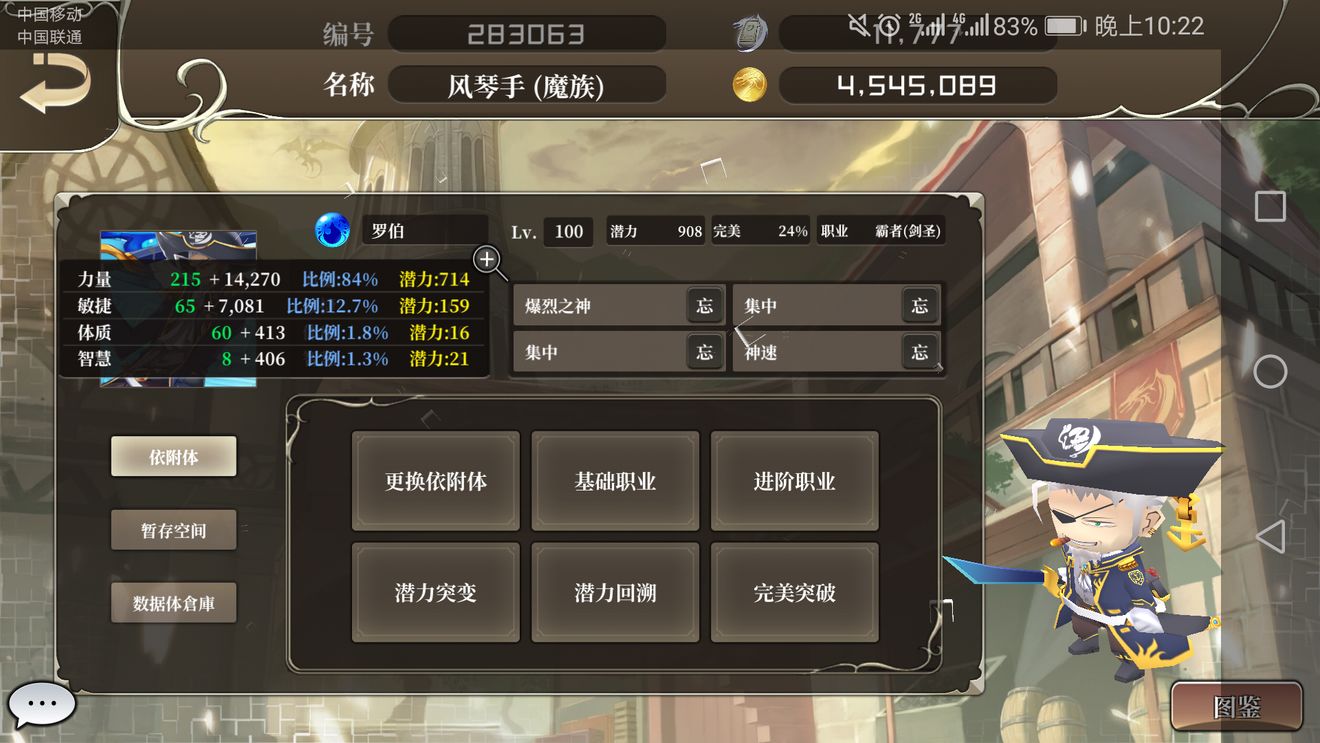Screen dimensions: 1320x743
Task: Tap 忘 next to 神速 skill
Action: pyautogui.click(x=920, y=352)
